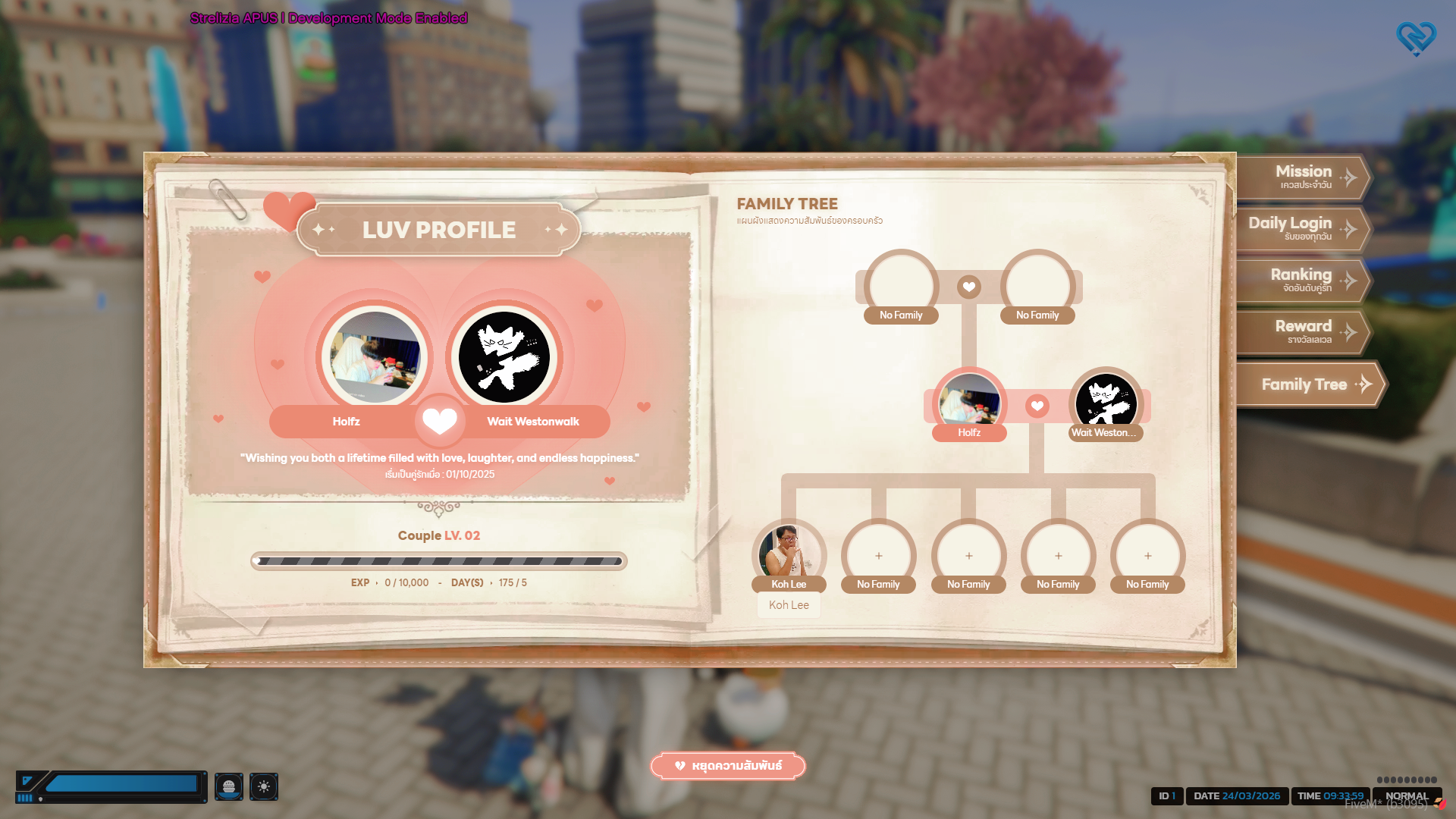Screen dimensions: 1456x819
Task: Click the end relationship button
Action: pos(728,766)
